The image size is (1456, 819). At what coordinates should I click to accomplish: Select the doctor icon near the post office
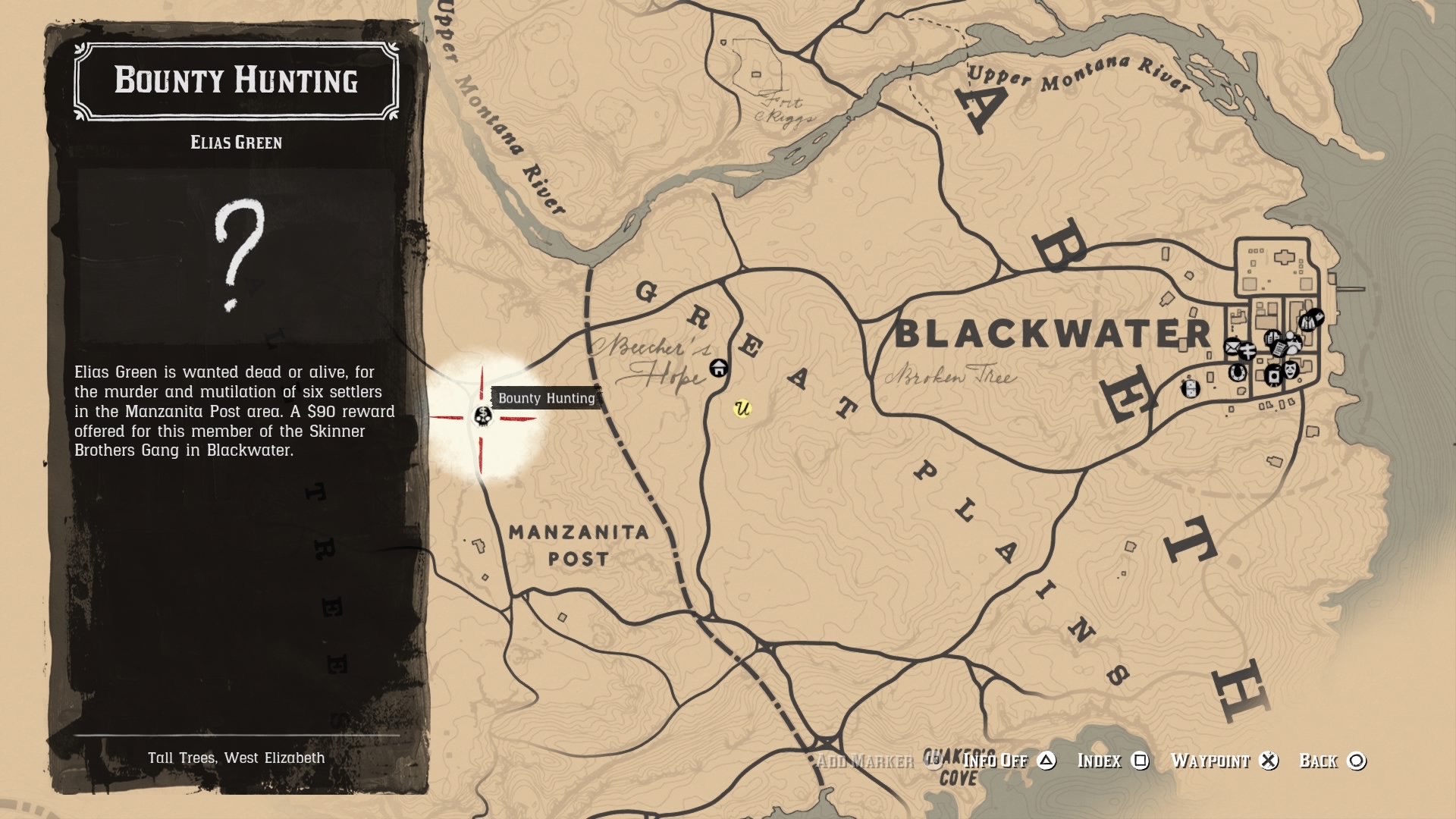pyautogui.click(x=1248, y=350)
